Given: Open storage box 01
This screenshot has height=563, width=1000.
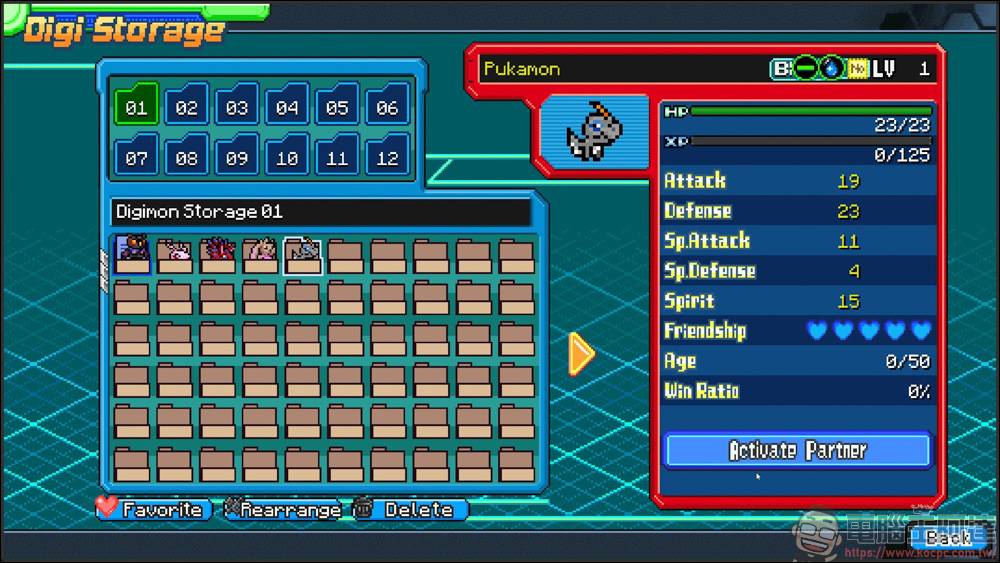Looking at the screenshot, I should coord(136,107).
